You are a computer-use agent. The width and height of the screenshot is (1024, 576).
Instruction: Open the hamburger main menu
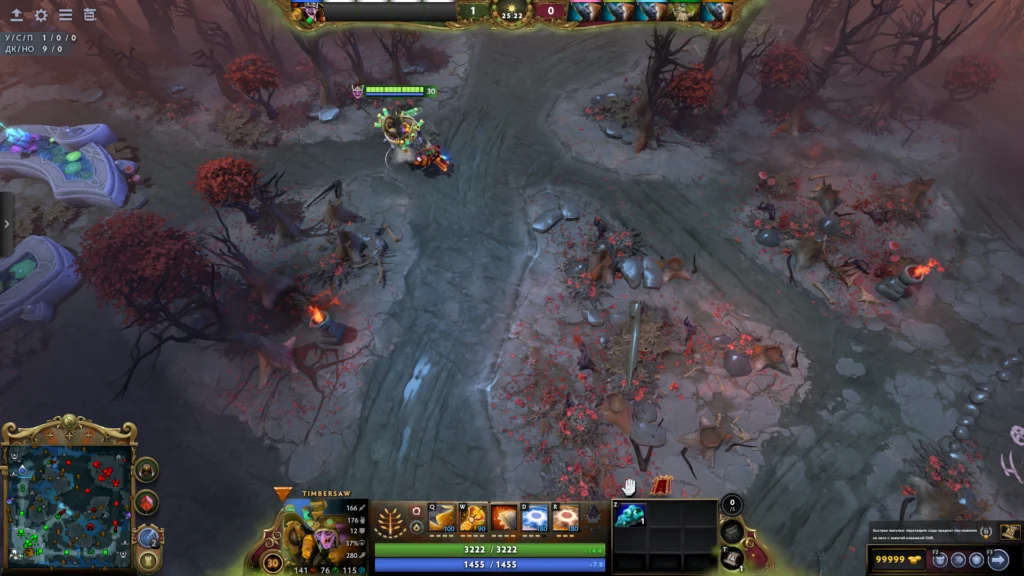click(x=65, y=15)
